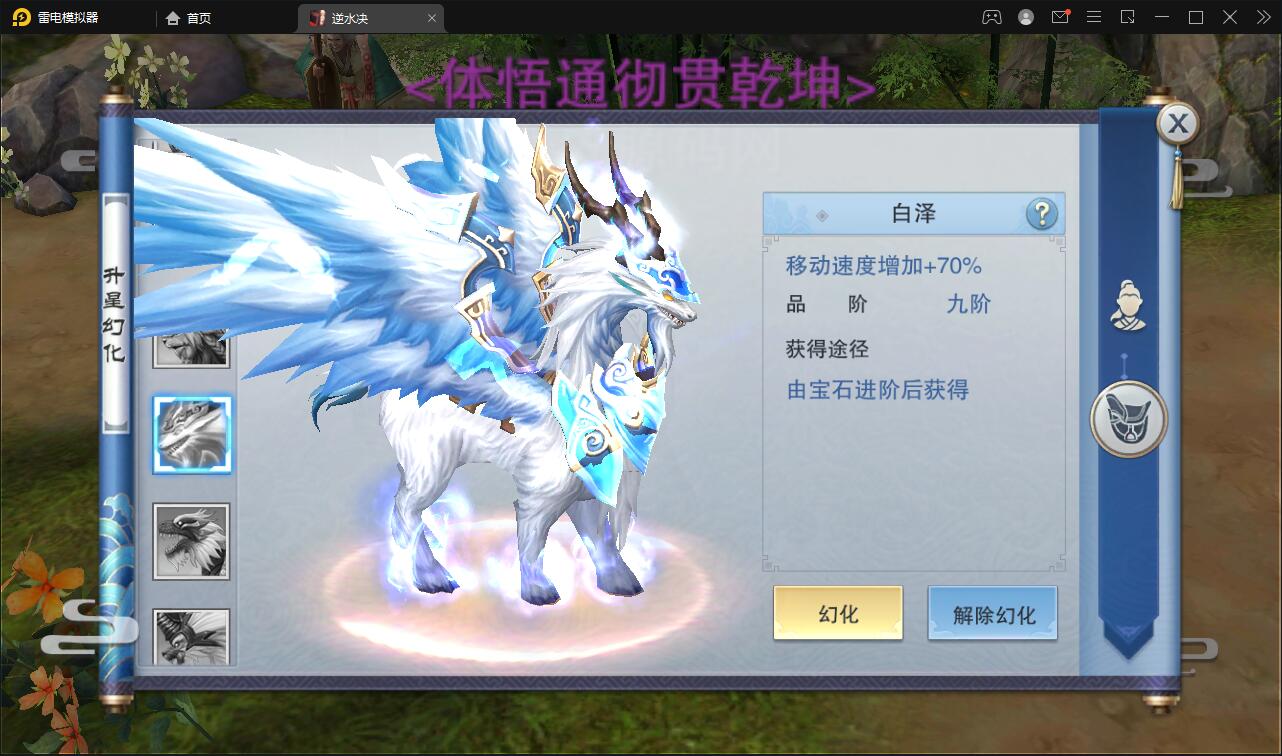Open the 白泽 help question mark

coord(1043,213)
